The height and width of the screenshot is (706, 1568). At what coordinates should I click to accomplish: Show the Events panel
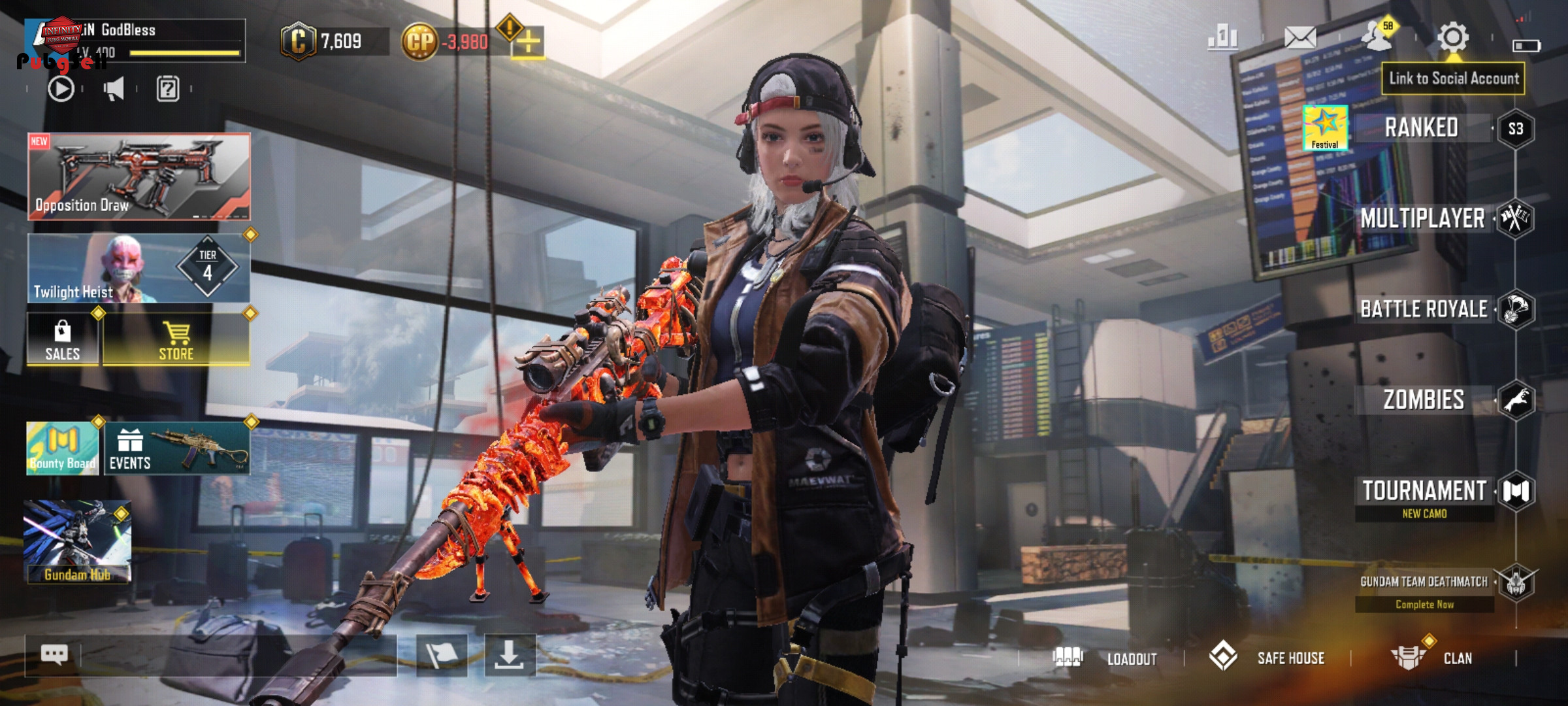176,448
